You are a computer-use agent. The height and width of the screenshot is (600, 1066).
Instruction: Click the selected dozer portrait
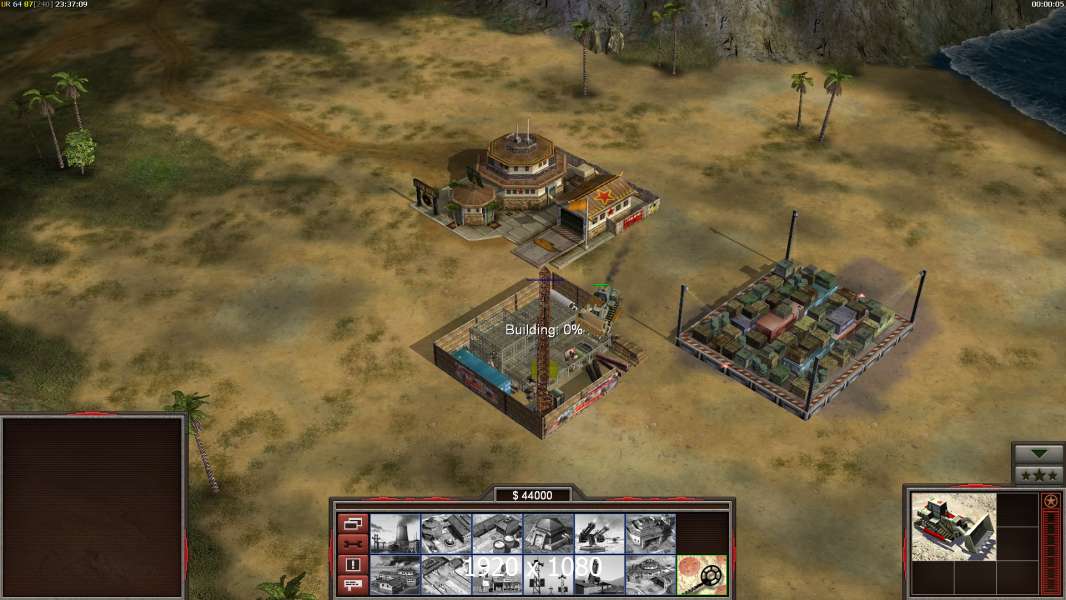pos(954,526)
